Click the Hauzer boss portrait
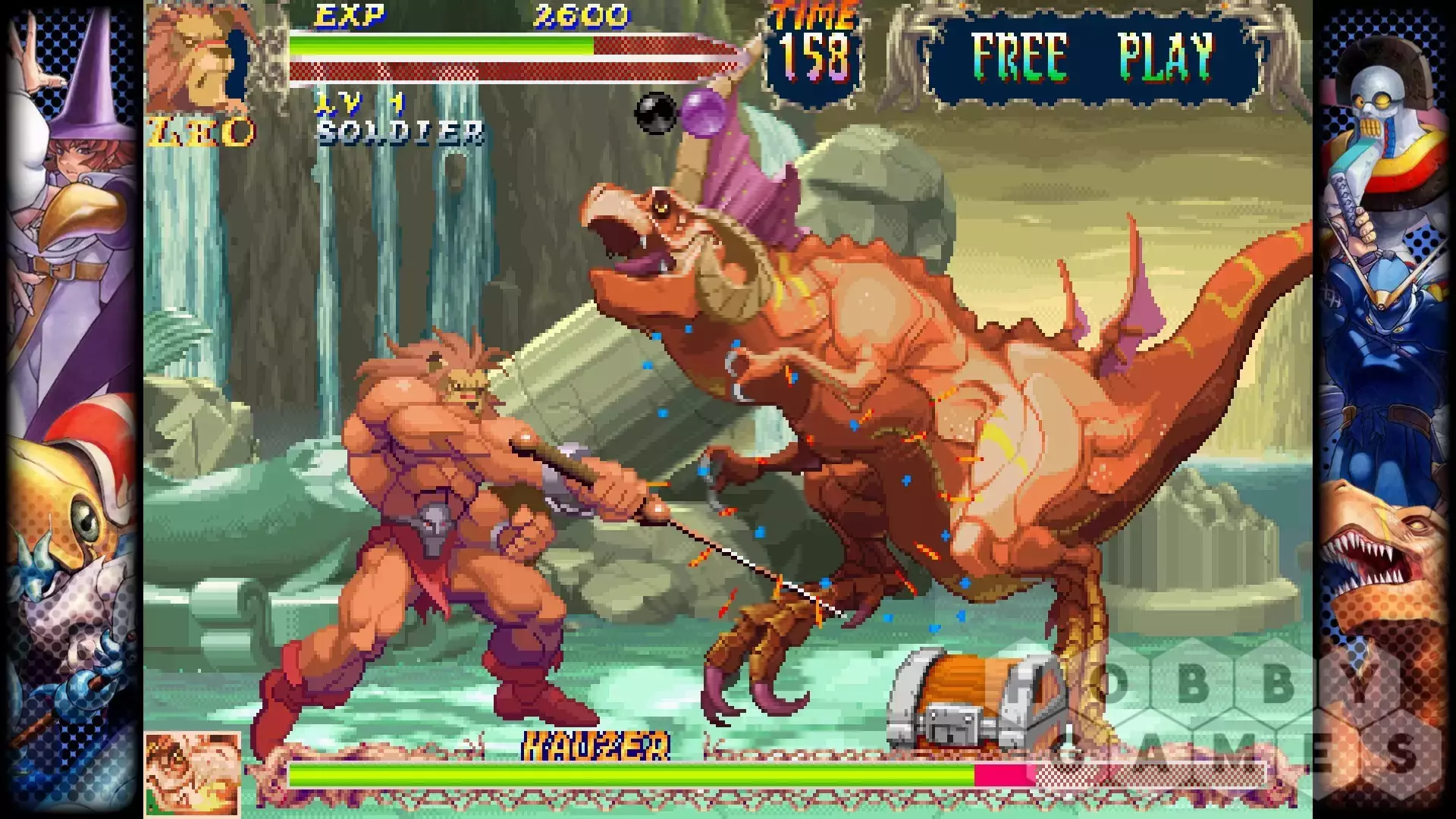The width and height of the screenshot is (1456, 819). click(x=193, y=773)
